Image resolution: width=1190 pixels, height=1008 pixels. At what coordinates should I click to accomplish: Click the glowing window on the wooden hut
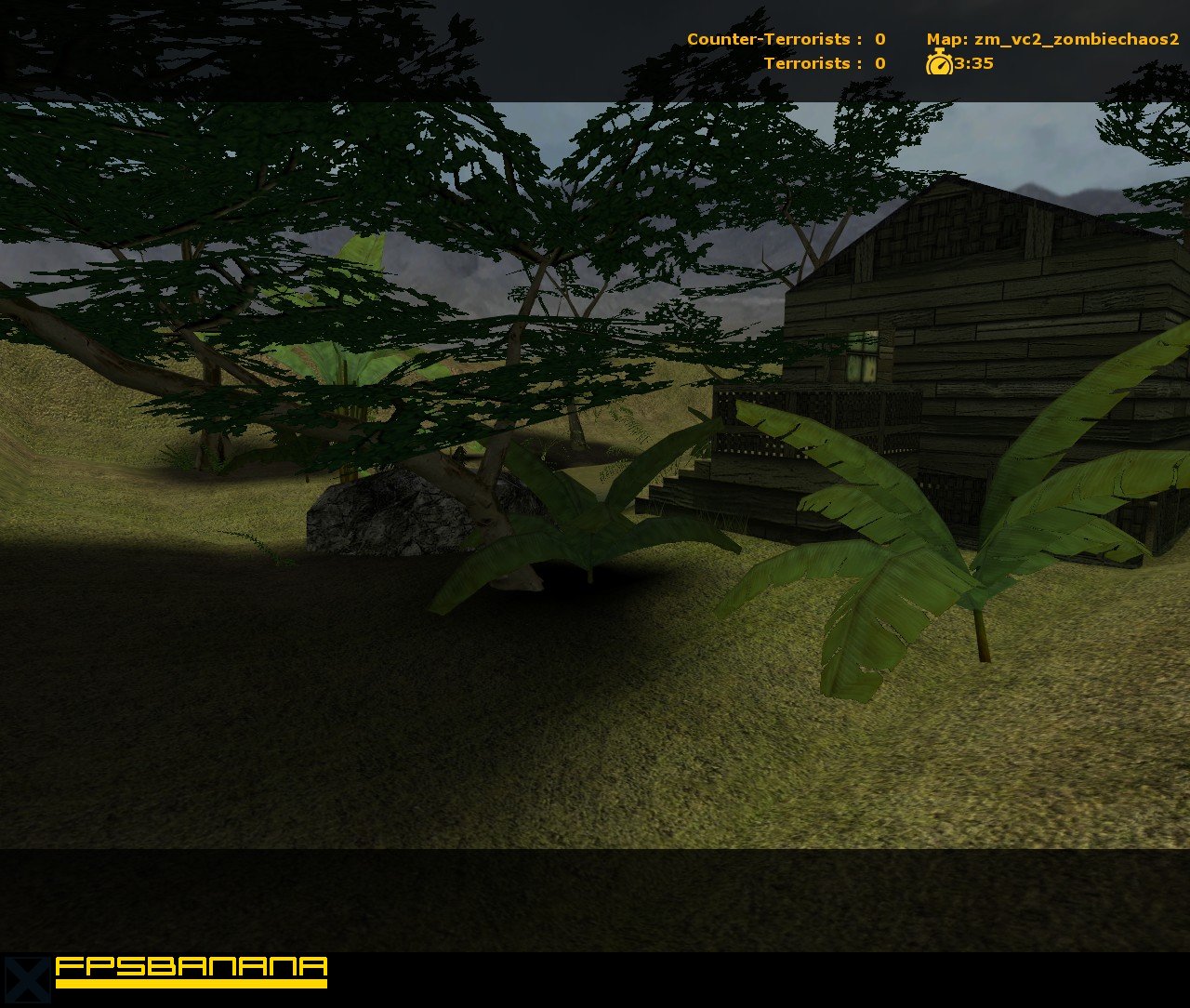[x=863, y=356]
